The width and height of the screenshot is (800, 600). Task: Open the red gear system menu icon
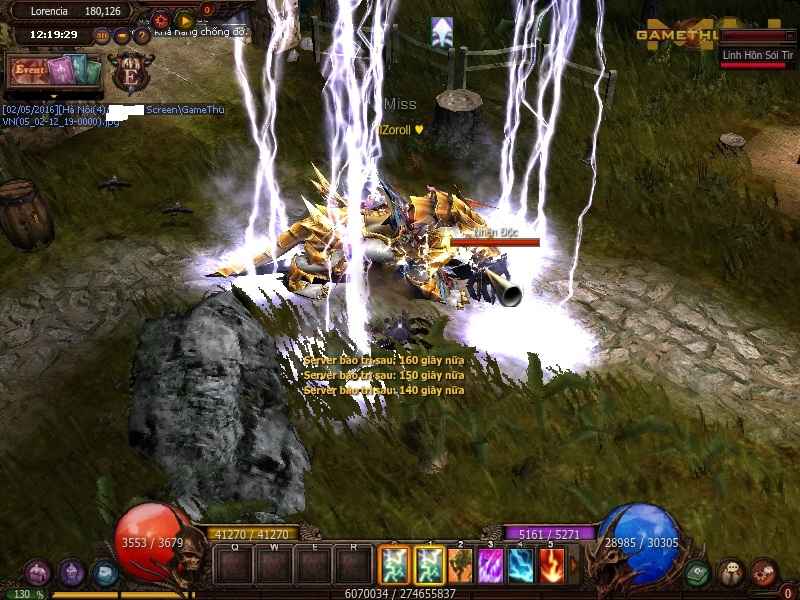pos(764,573)
